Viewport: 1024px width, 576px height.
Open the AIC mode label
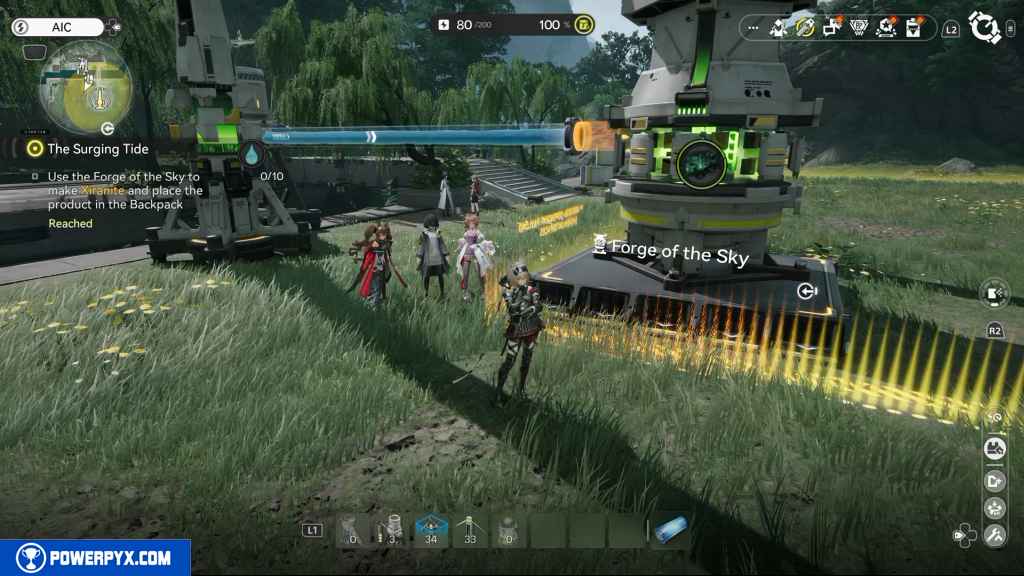57,27
